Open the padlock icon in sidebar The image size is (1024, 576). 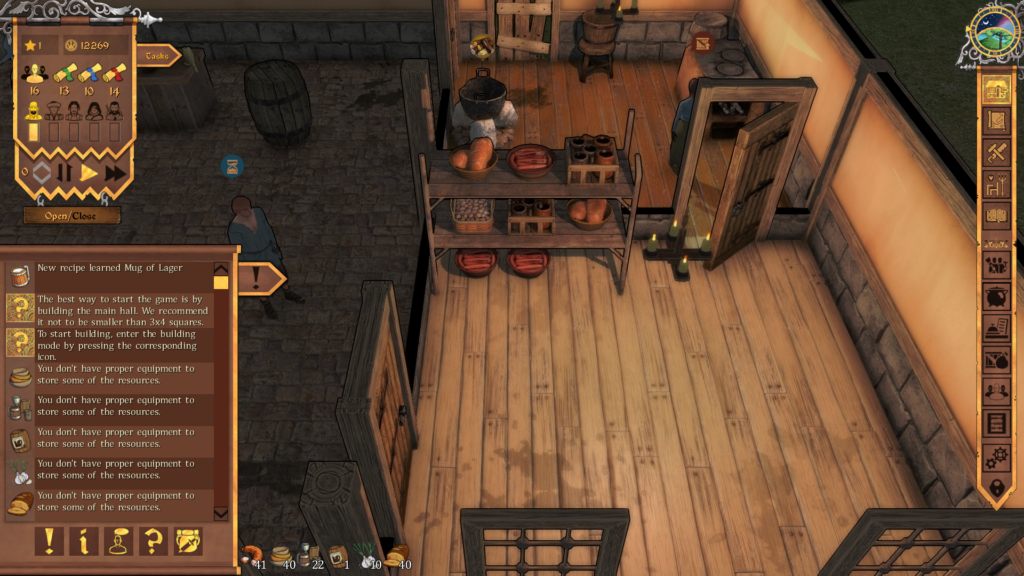995,489
